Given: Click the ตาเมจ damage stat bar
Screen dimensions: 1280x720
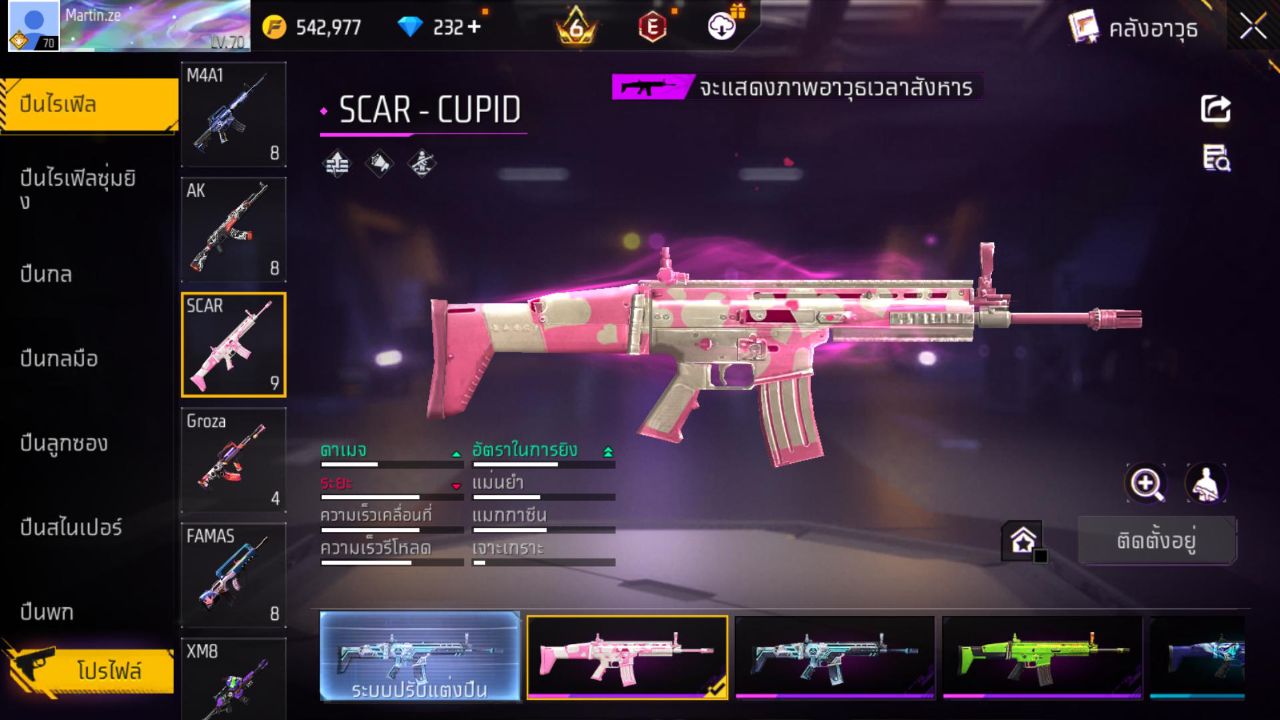Looking at the screenshot, I should 390,462.
